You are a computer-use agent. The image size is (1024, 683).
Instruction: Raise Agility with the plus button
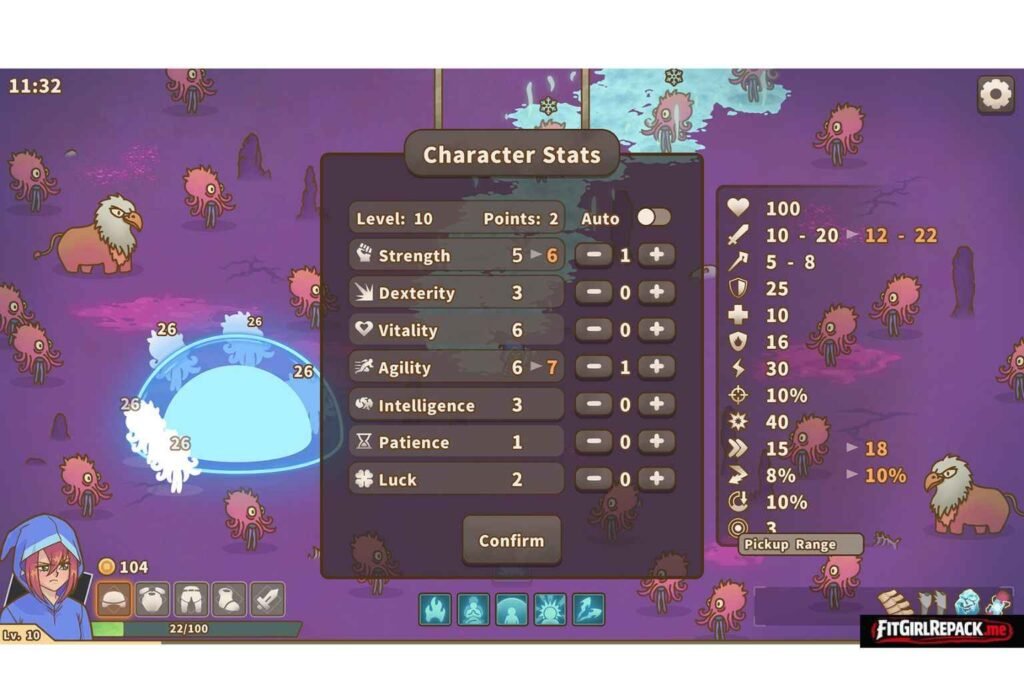(x=656, y=367)
